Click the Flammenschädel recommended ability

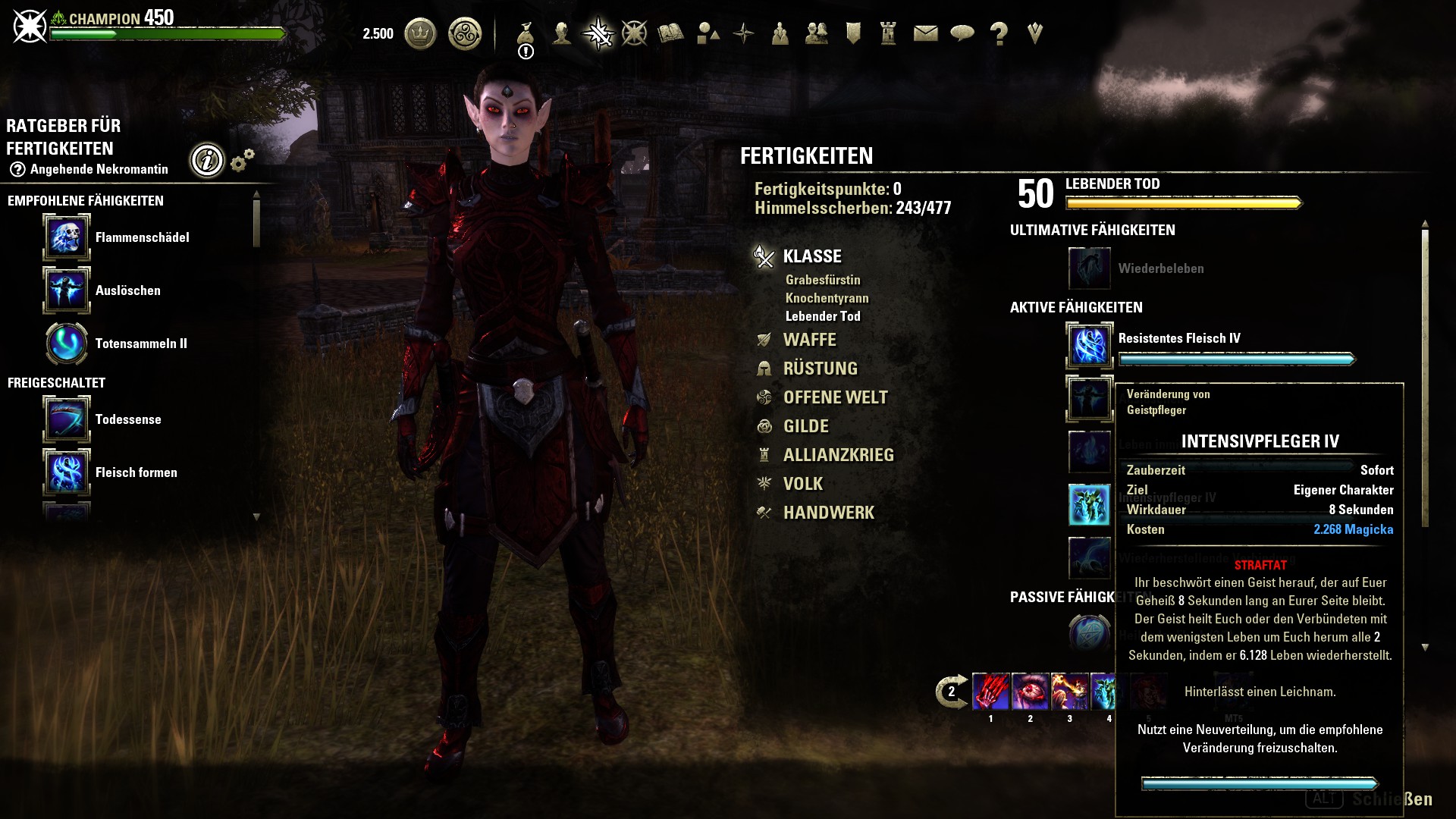click(x=67, y=237)
